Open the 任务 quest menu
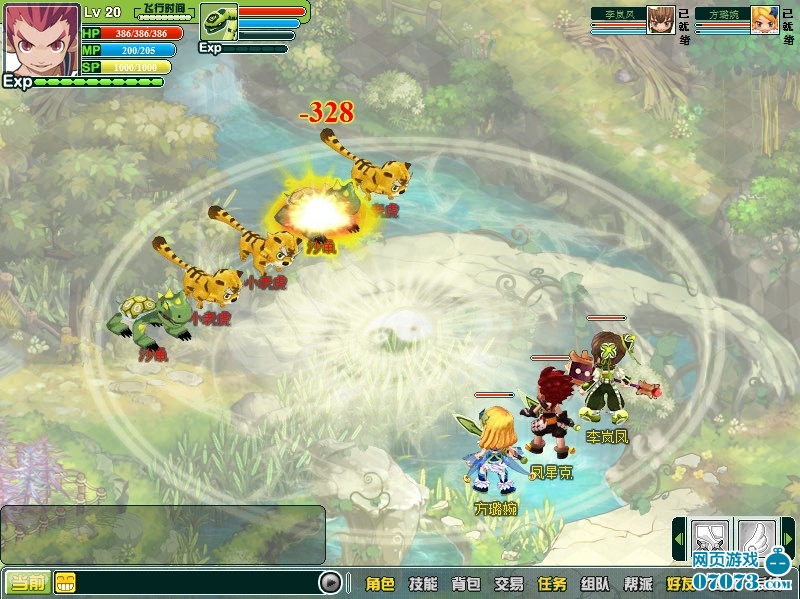The image size is (800, 599). 552,584
